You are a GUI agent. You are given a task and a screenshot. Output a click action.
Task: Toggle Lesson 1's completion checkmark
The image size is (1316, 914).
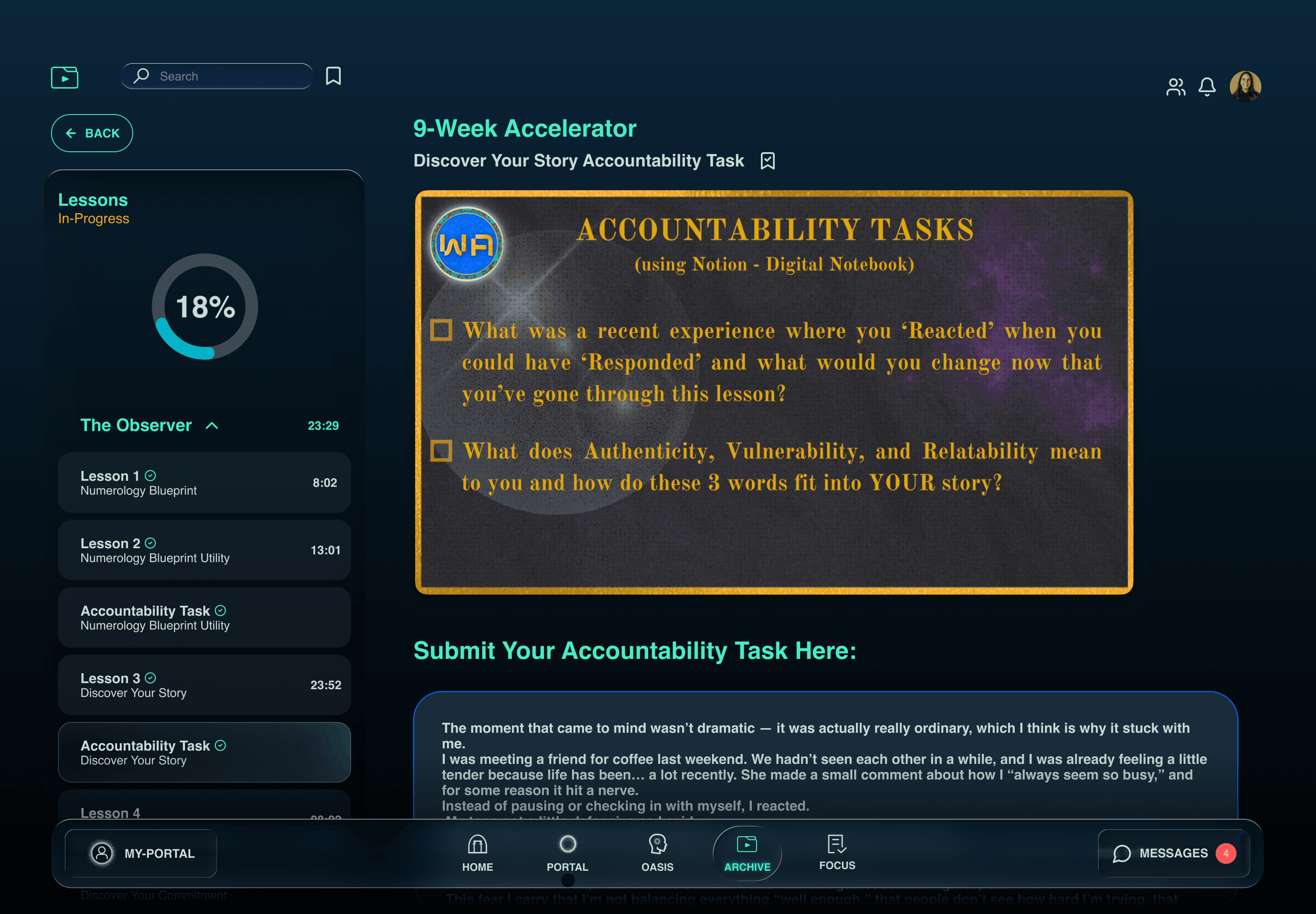tap(150, 475)
